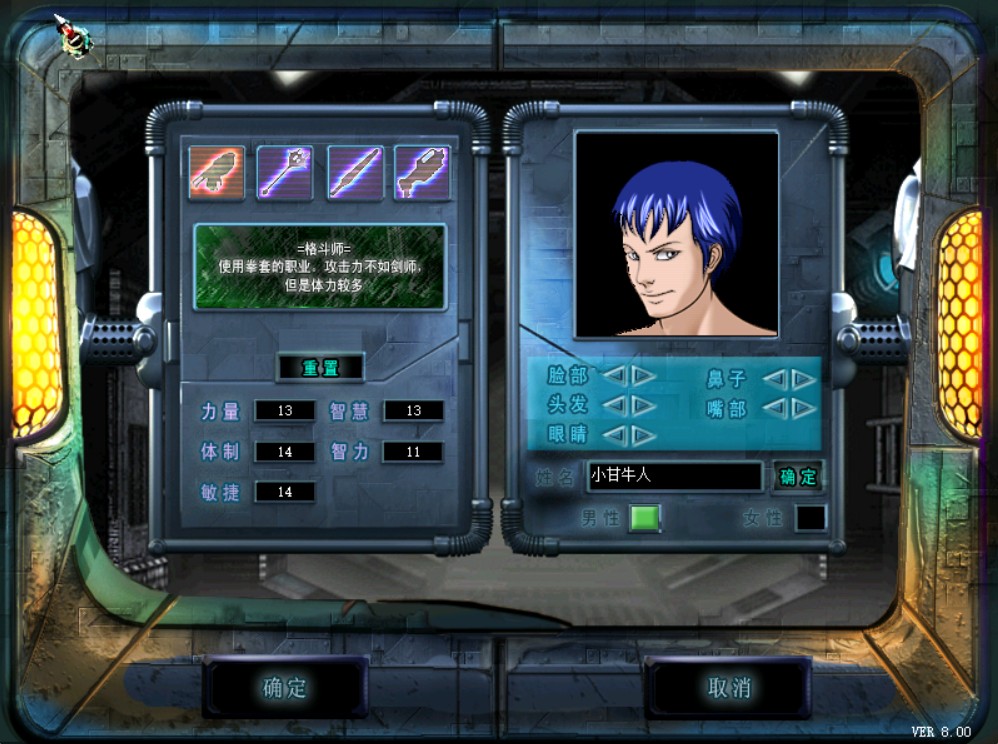The height and width of the screenshot is (744, 998).
Task: Switch to the previous face (脸部) option
Action: 615,377
